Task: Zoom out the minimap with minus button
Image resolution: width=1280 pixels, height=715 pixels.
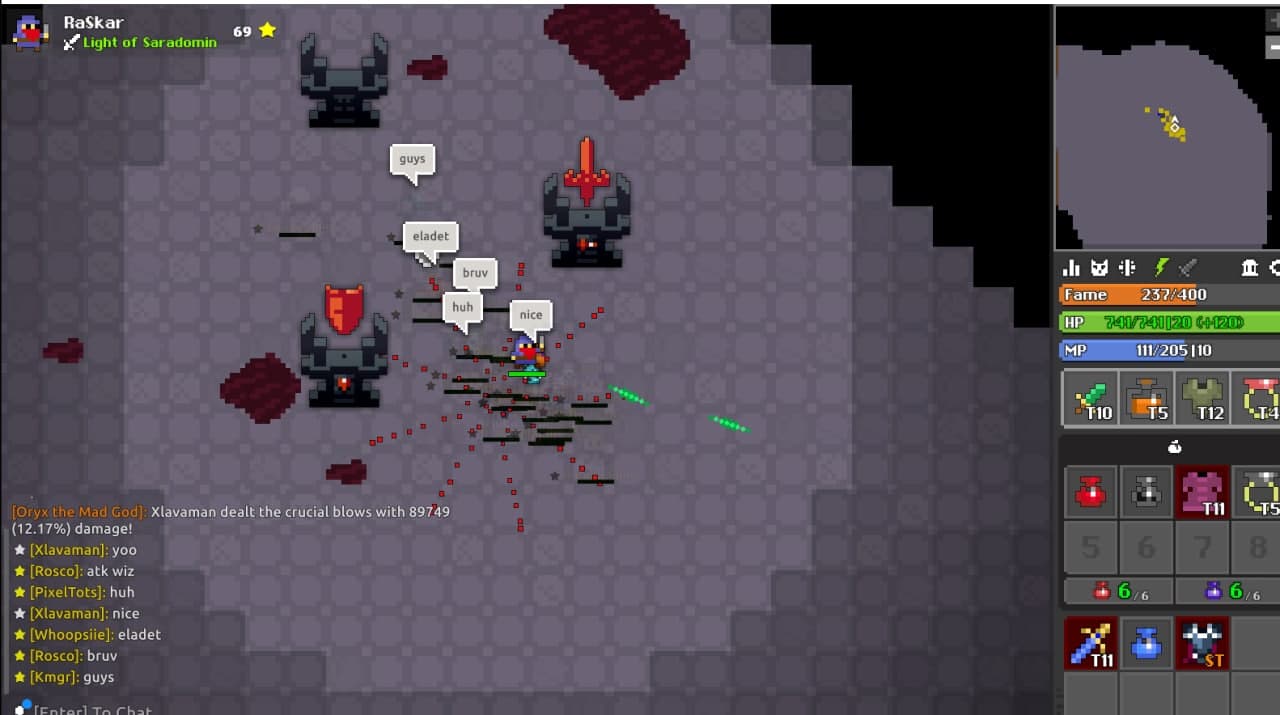Action: (x=1273, y=47)
